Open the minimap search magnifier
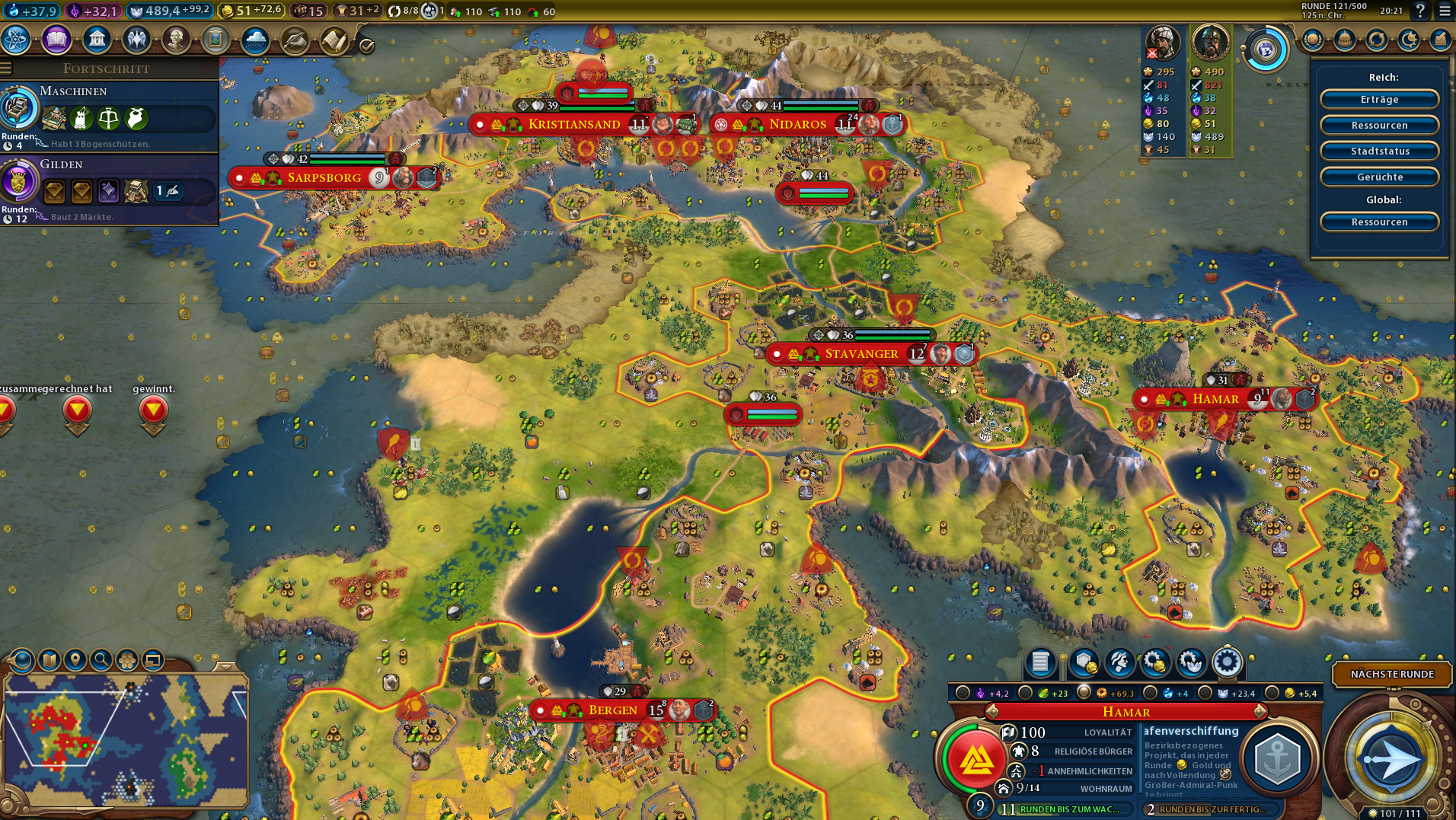 (101, 659)
